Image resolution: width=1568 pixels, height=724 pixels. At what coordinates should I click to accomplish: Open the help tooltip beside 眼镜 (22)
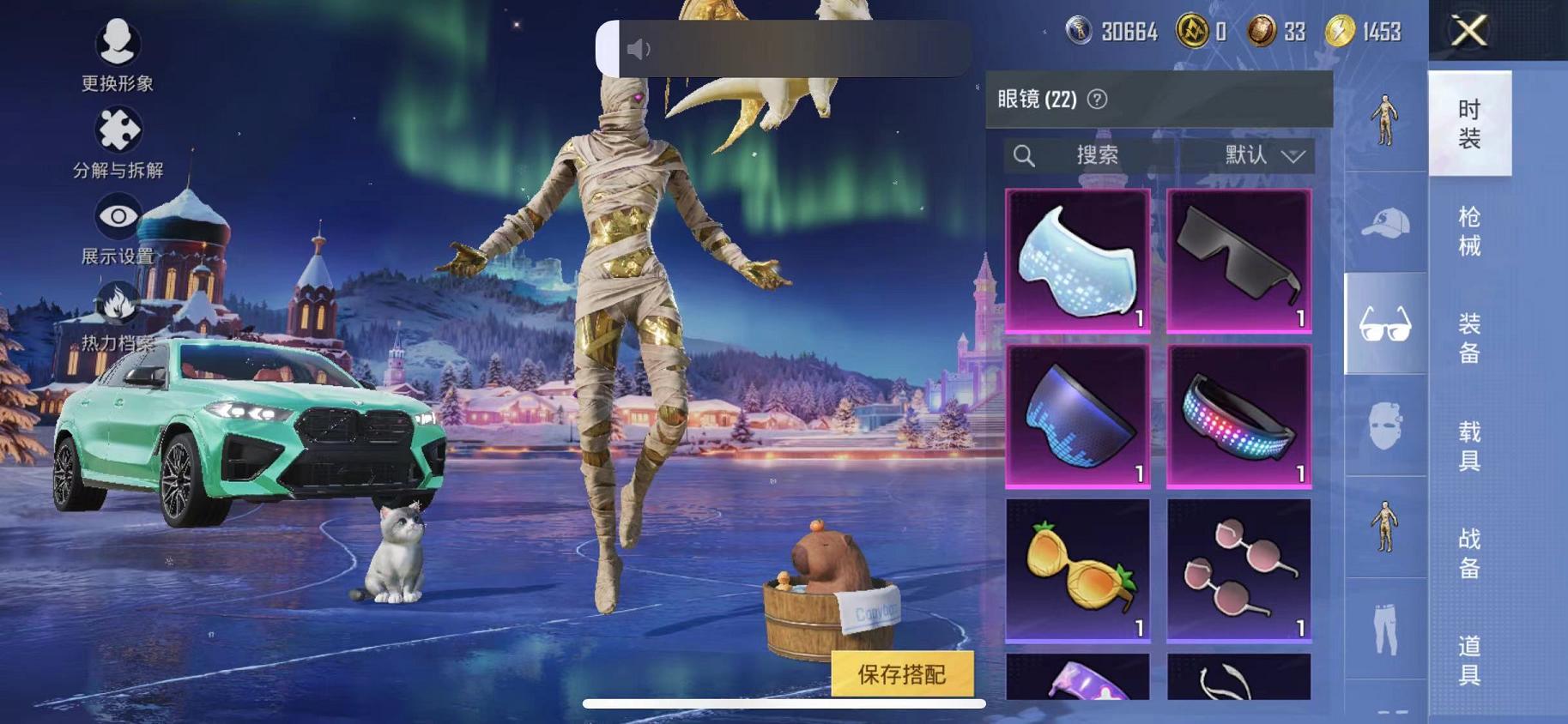(1096, 98)
